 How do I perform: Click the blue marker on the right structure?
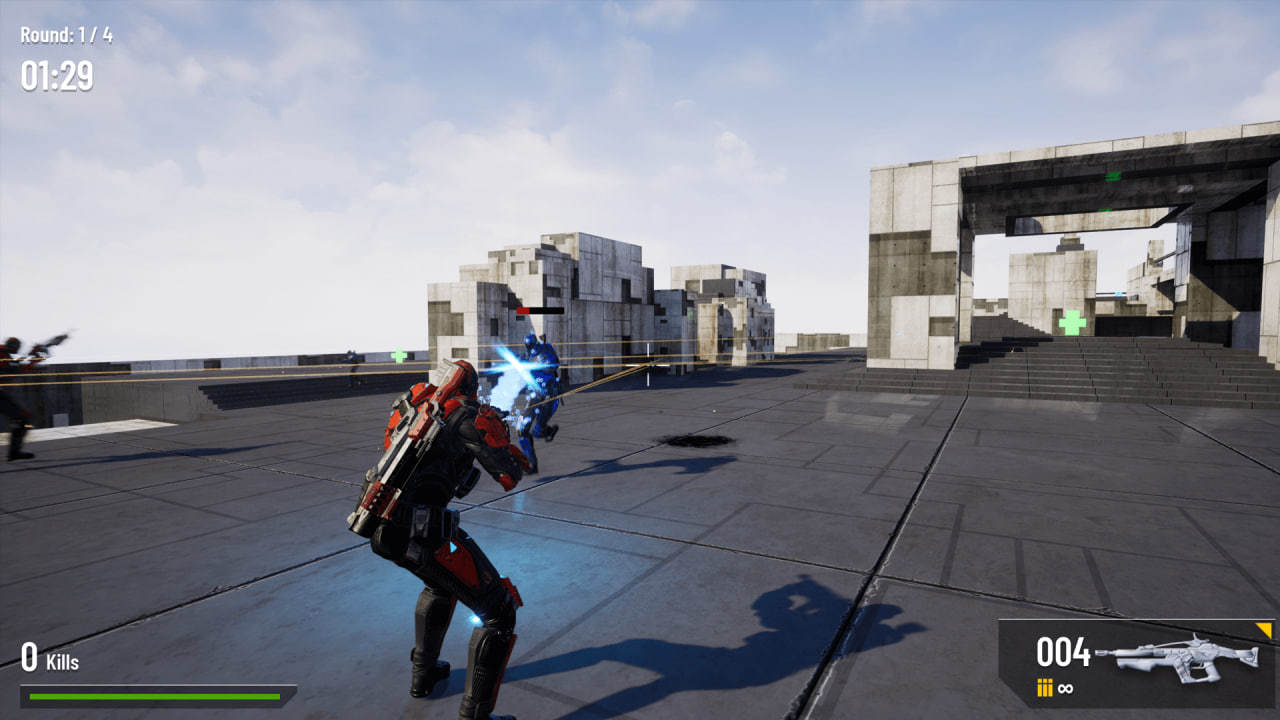[x=1118, y=293]
